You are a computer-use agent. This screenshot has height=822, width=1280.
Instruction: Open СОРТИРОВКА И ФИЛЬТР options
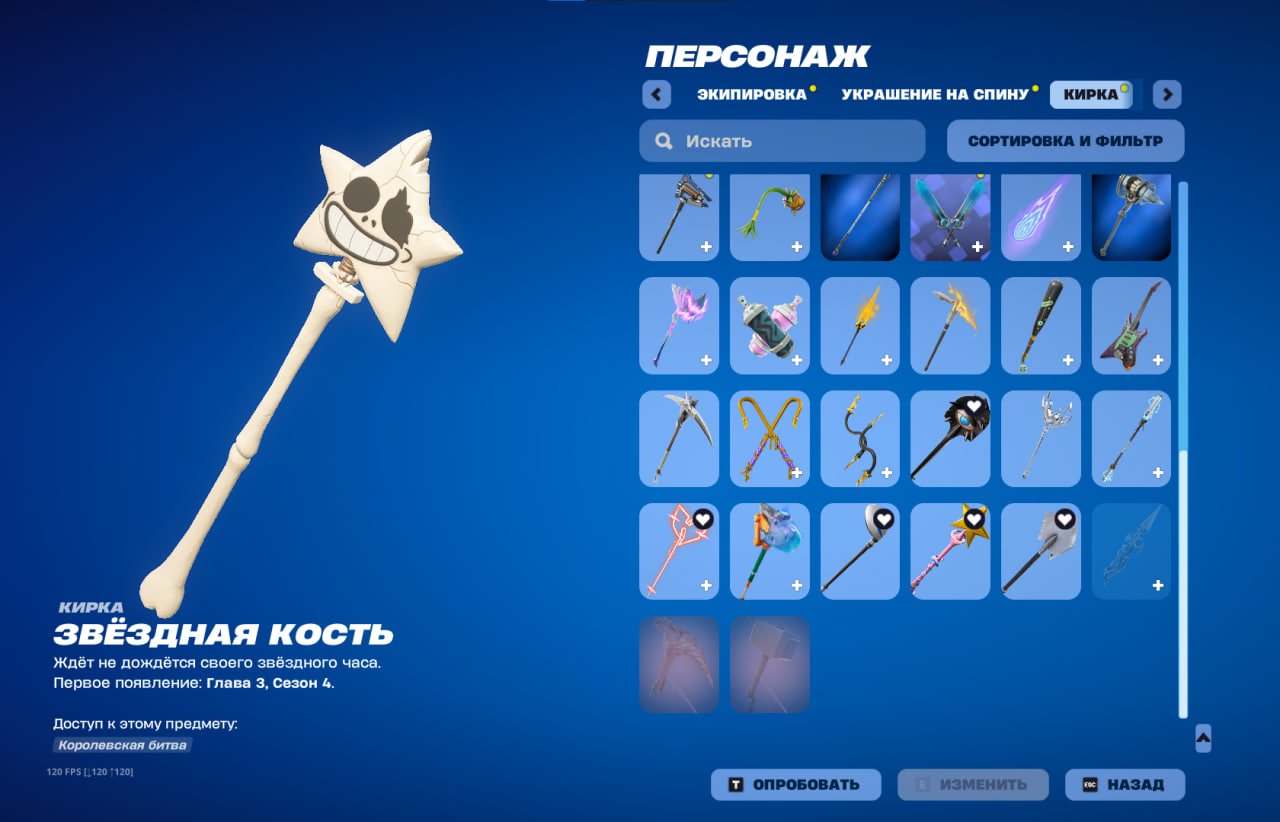[1063, 140]
